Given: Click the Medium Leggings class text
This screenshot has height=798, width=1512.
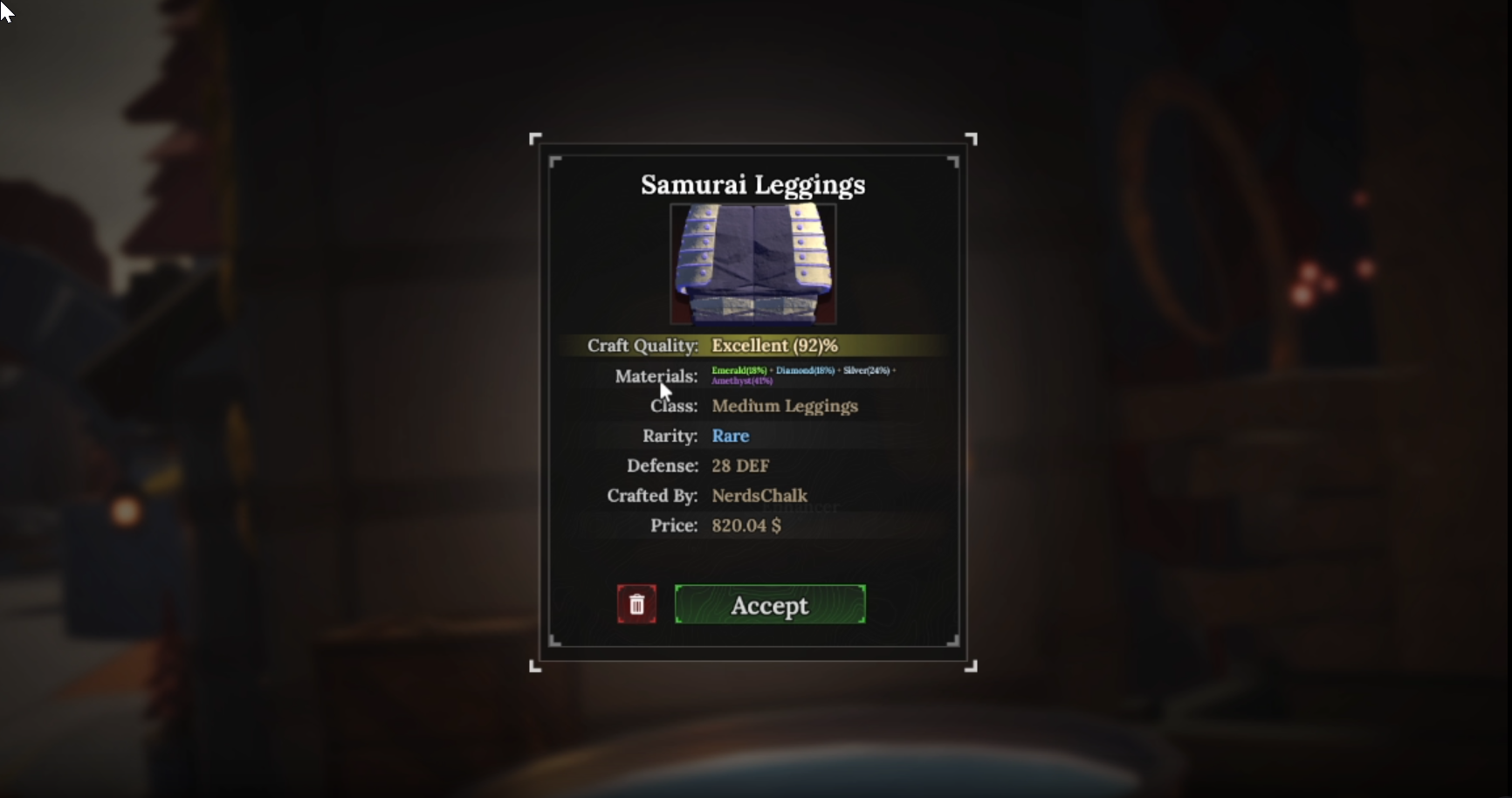Looking at the screenshot, I should click(x=784, y=406).
